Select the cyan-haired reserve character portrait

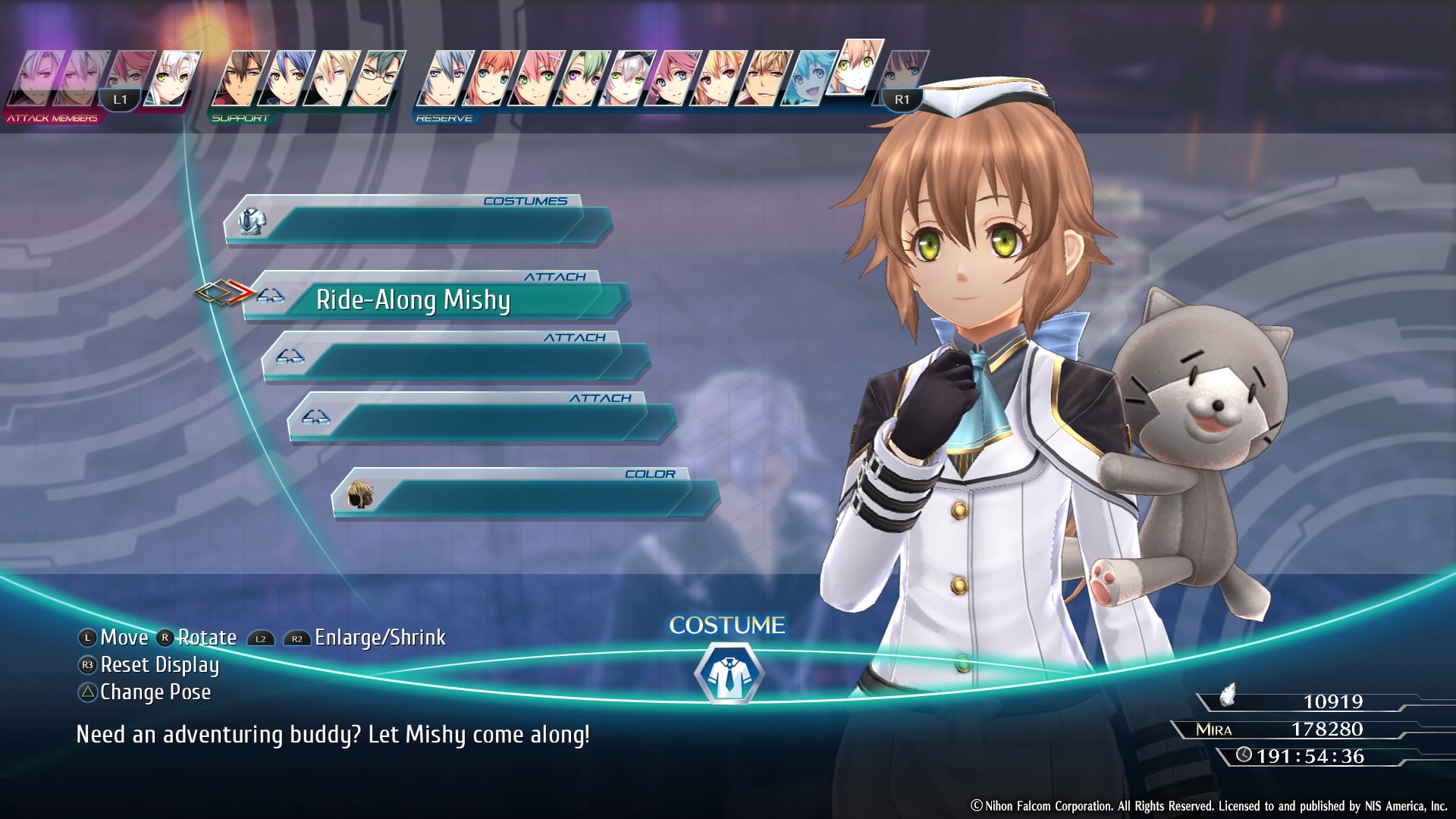pos(808,79)
